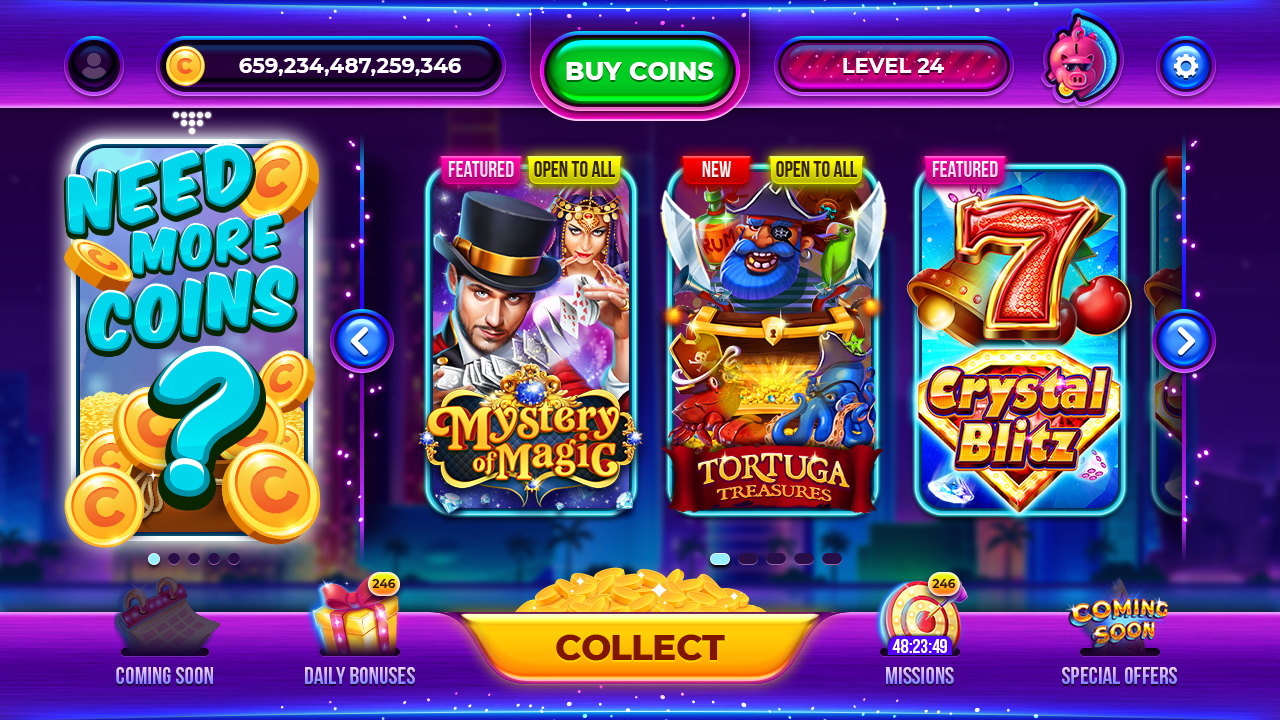
Task: Open the game settings gear
Action: click(1185, 66)
